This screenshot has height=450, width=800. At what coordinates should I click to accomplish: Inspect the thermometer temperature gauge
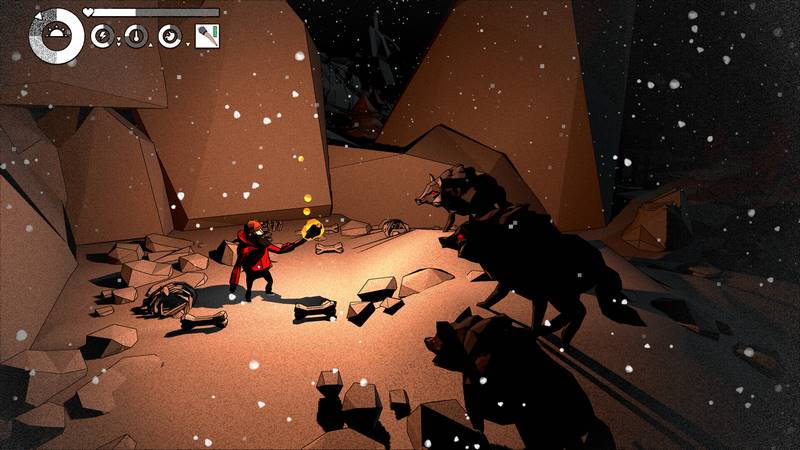(136, 37)
